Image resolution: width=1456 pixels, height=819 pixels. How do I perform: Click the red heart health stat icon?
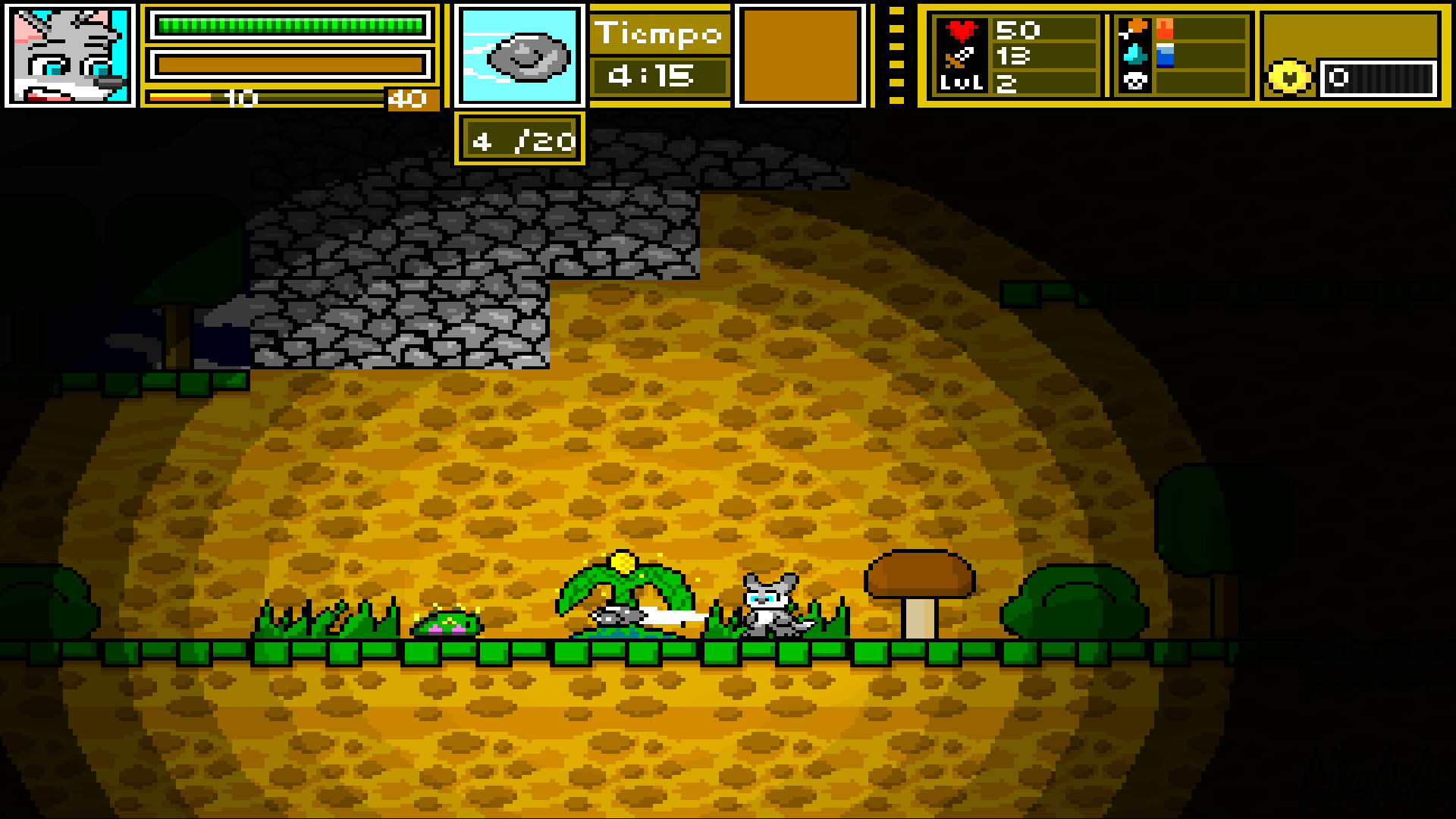(963, 32)
